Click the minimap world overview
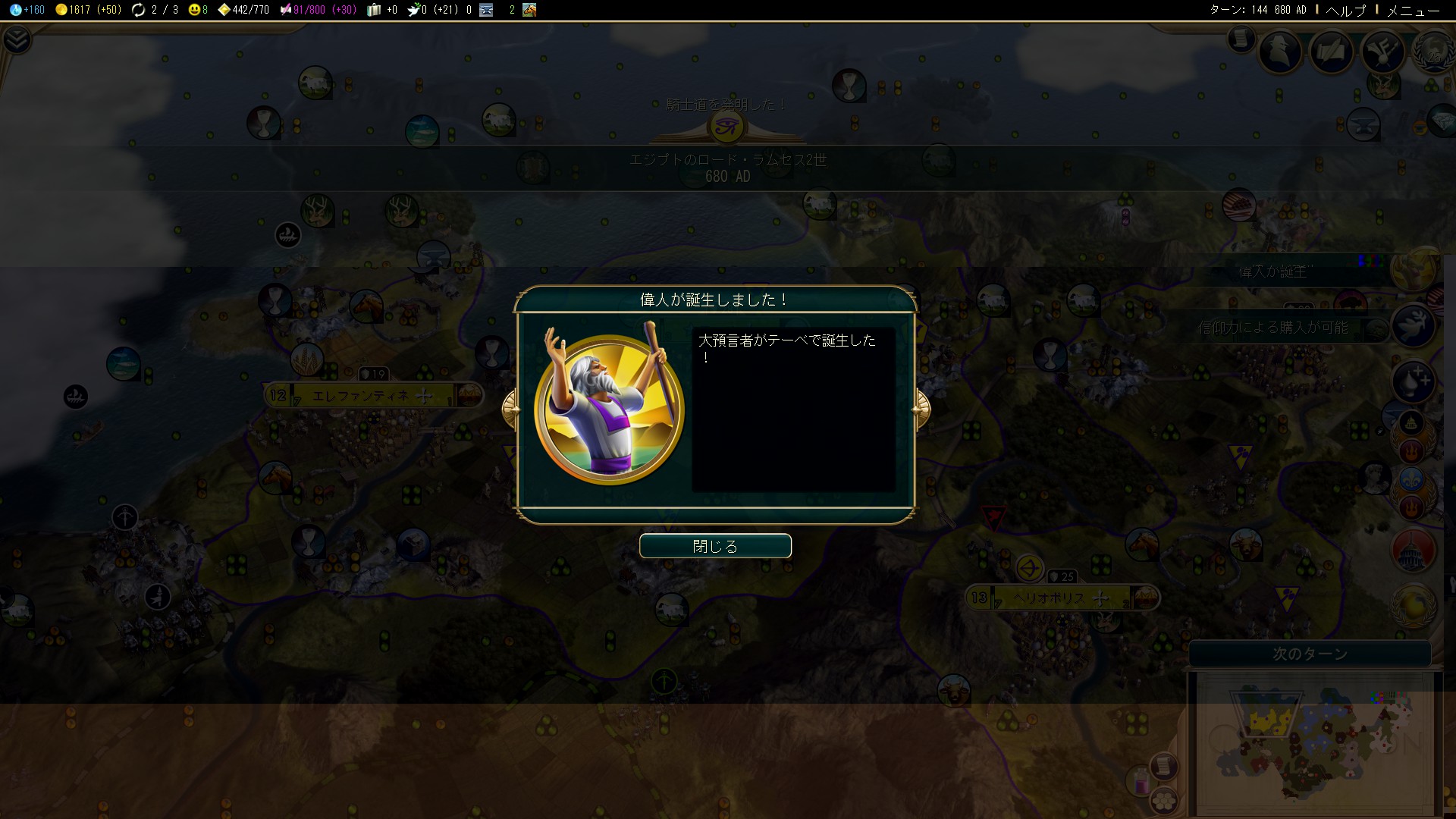1456x819 pixels. (x=1316, y=743)
